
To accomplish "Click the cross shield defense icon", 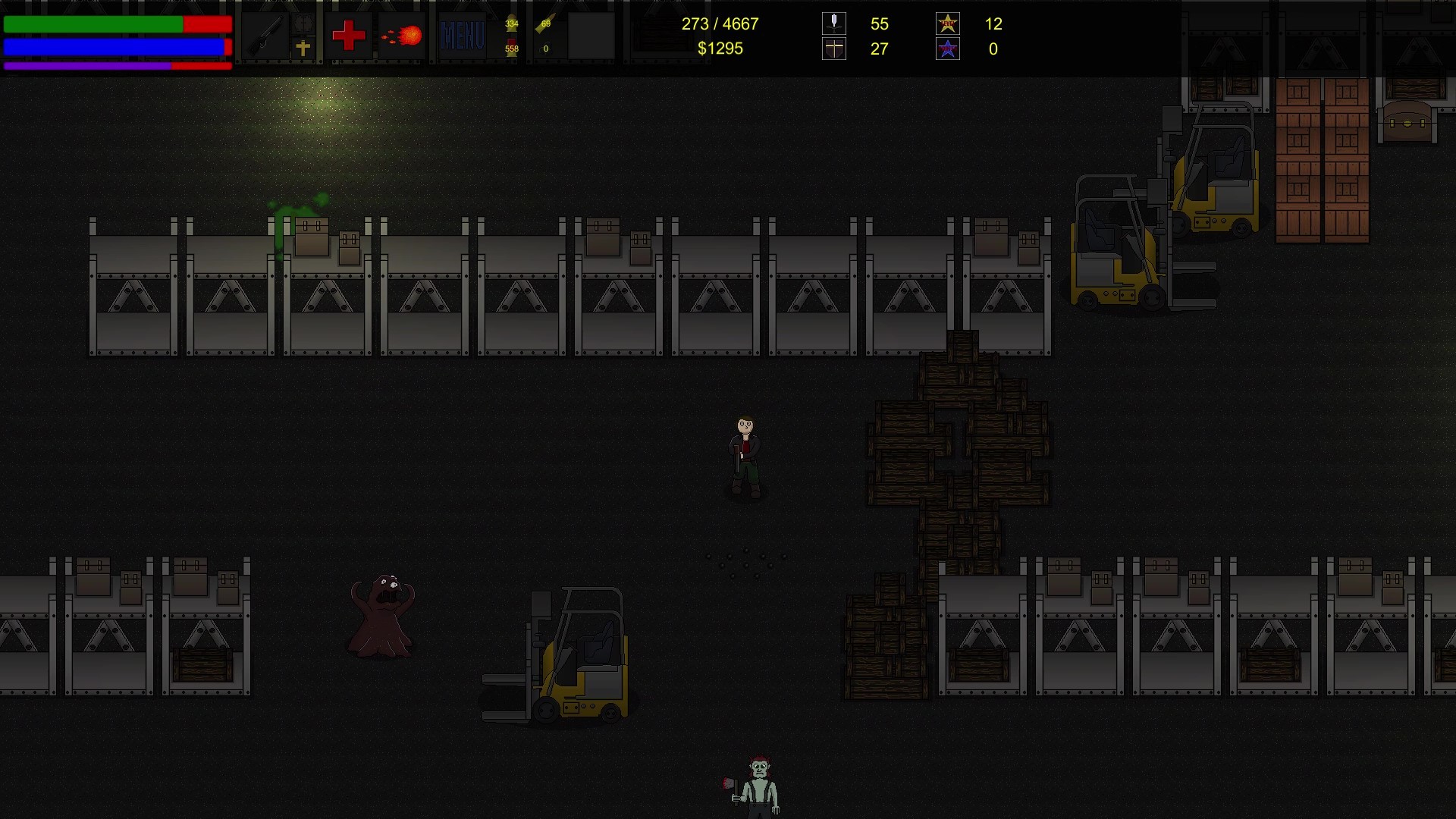I will click(x=834, y=49).
